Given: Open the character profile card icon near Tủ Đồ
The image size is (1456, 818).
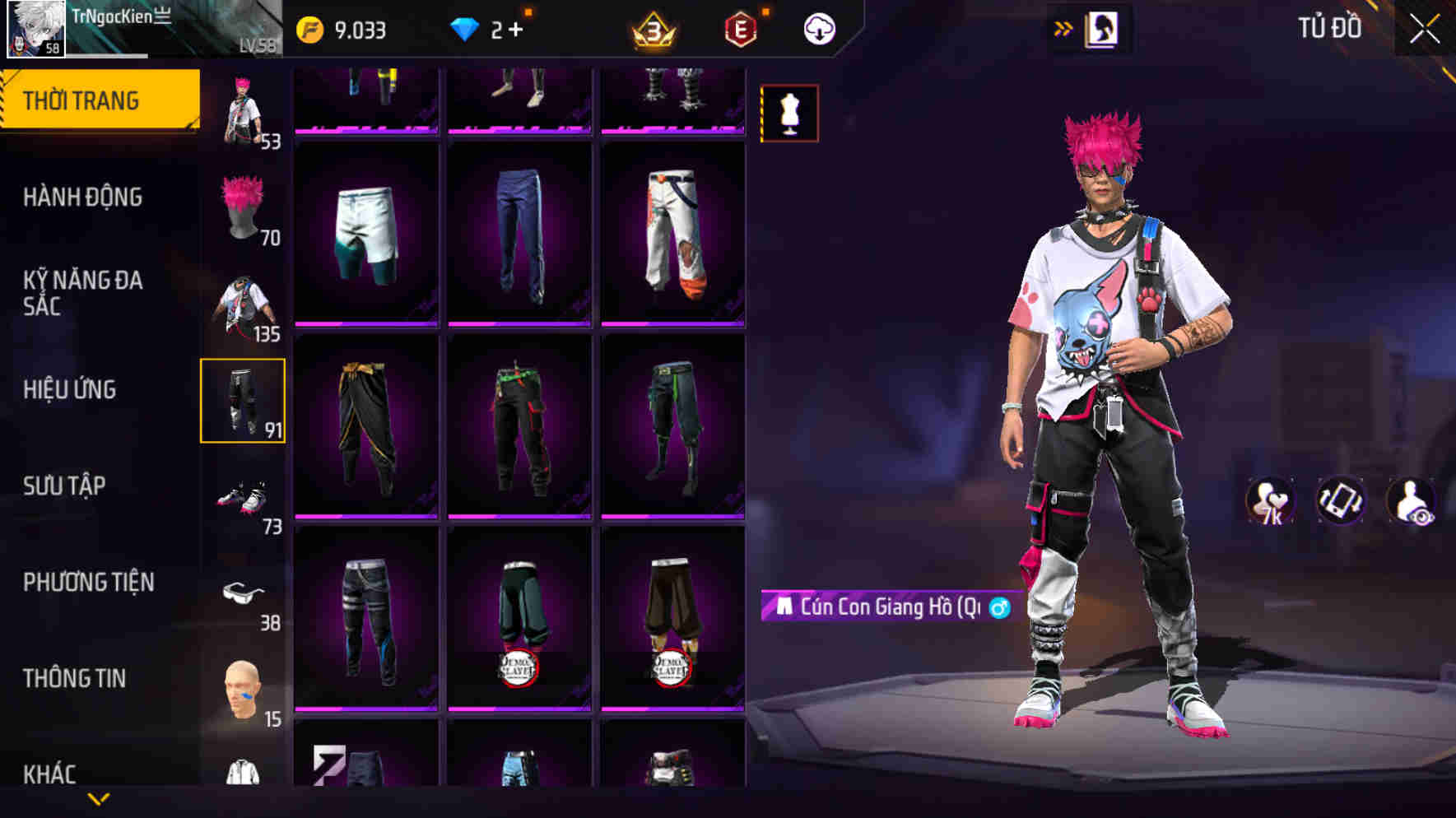Looking at the screenshot, I should pos(1101,26).
